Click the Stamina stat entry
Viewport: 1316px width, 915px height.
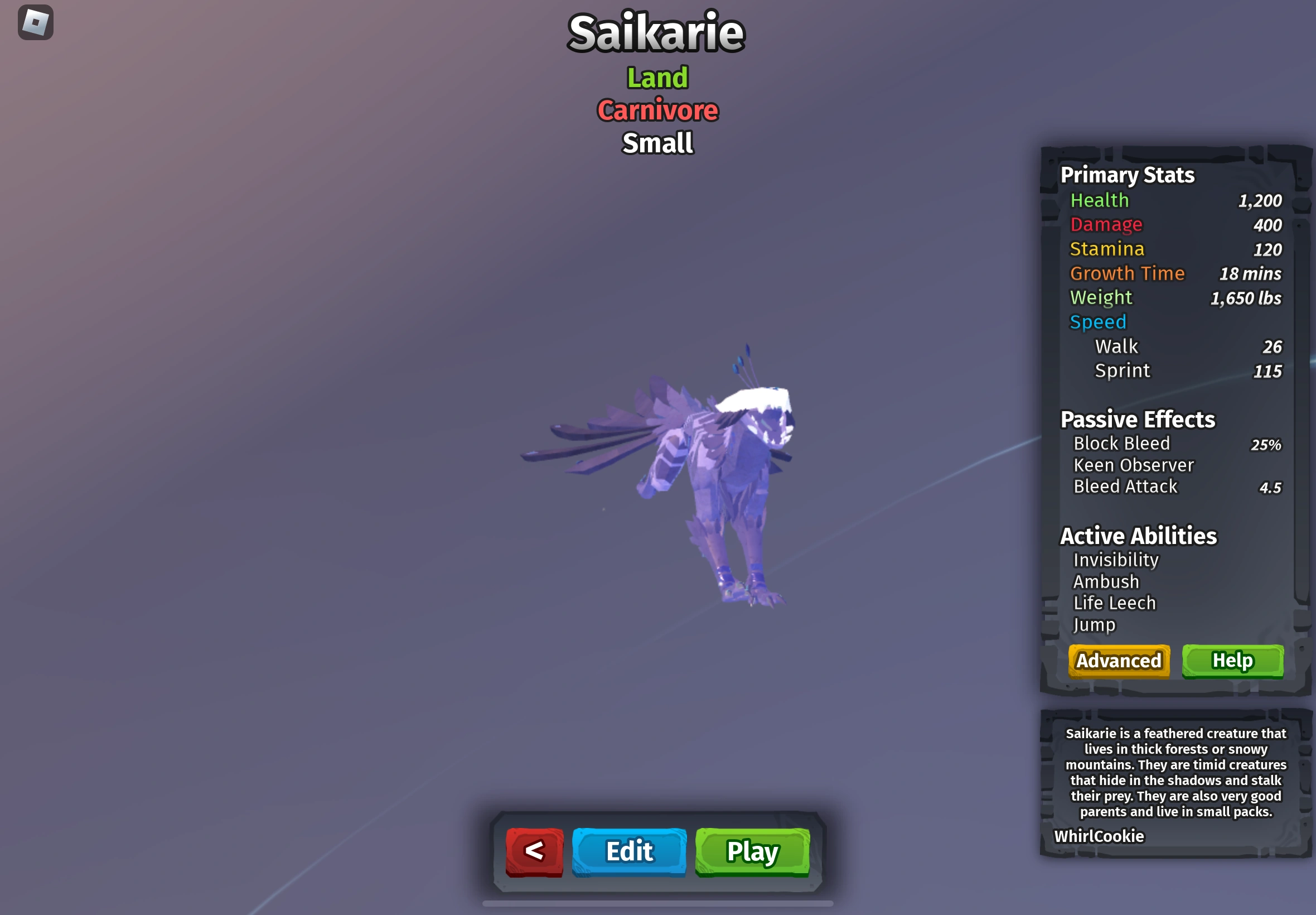(1107, 249)
